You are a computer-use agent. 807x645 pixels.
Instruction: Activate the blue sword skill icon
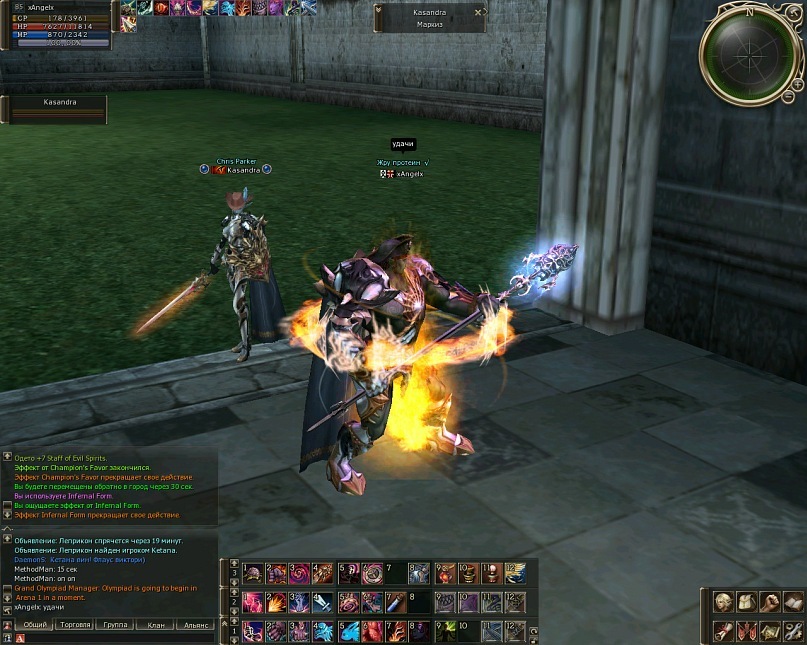pos(323,603)
